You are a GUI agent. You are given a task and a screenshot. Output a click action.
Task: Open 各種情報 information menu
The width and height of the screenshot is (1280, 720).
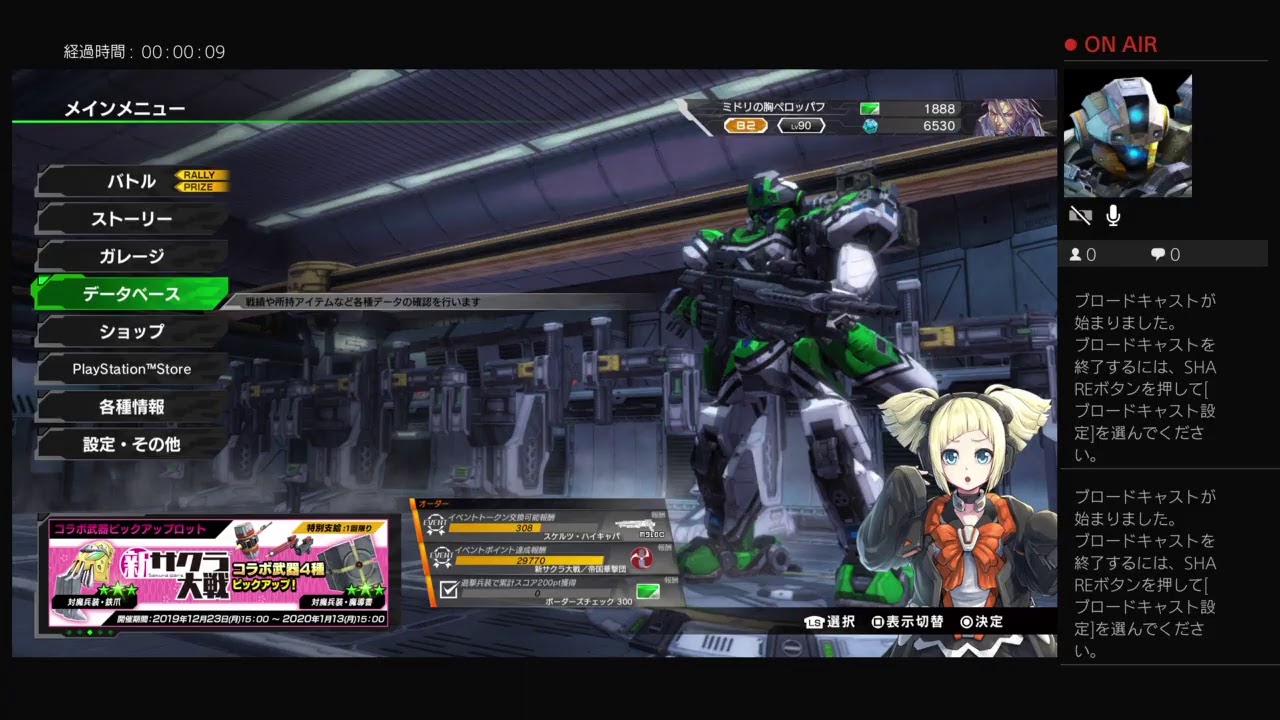tap(132, 407)
